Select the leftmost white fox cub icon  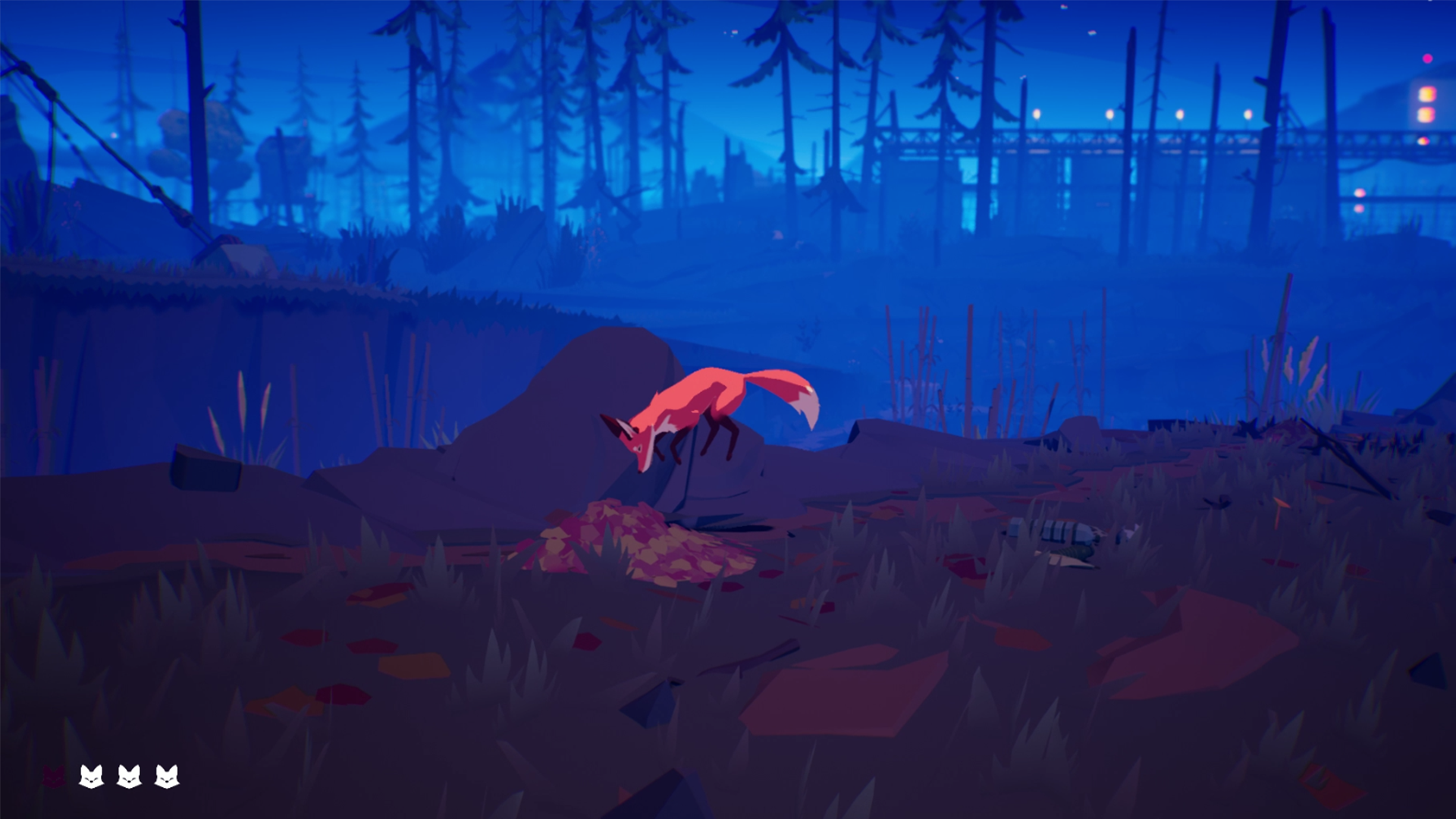(x=93, y=777)
